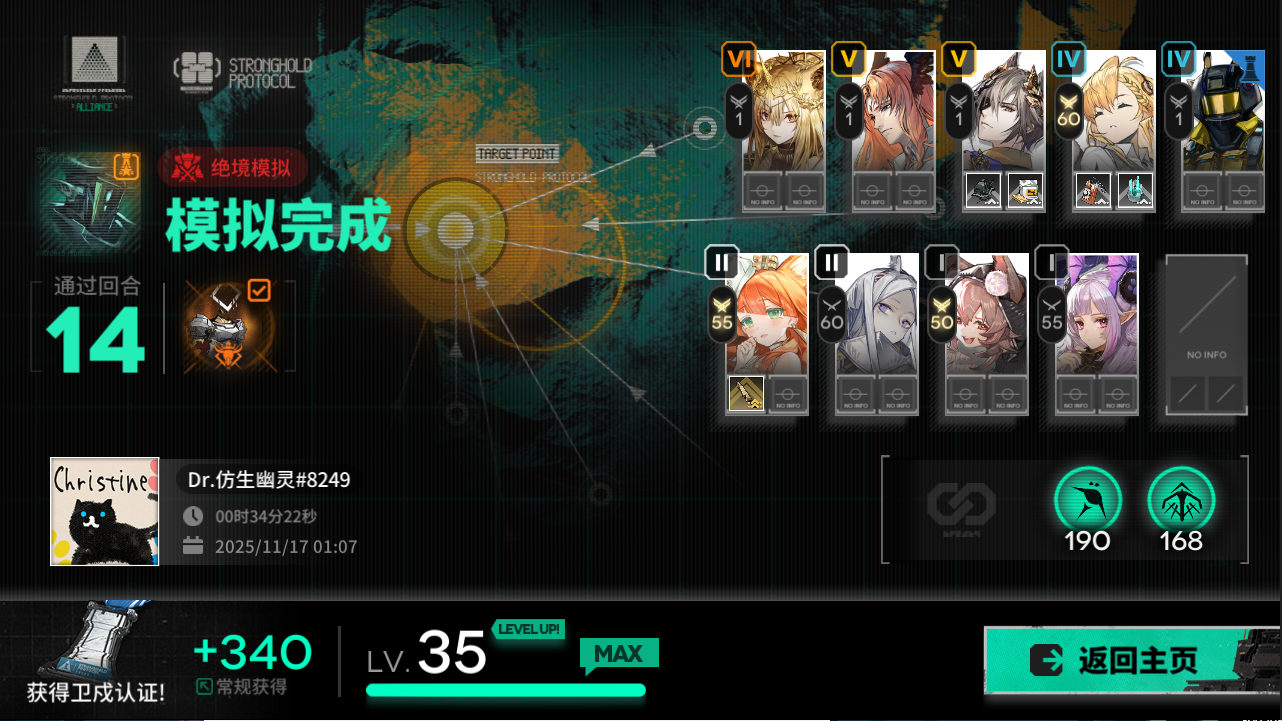Select the sleeping blonde tier IV operator
Image resolution: width=1282 pixels, height=721 pixels.
click(1113, 115)
